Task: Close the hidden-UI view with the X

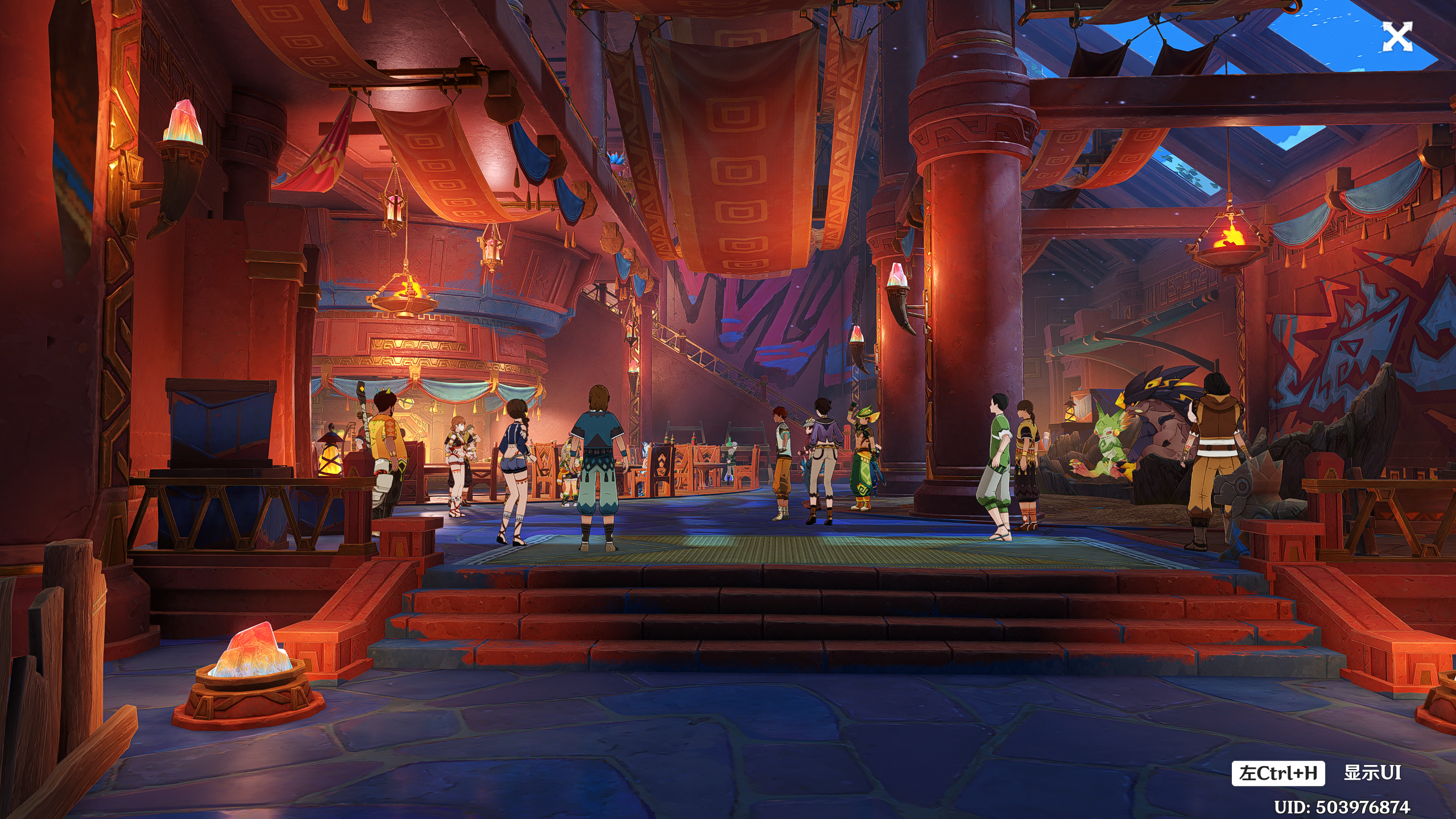Action: tap(1397, 37)
